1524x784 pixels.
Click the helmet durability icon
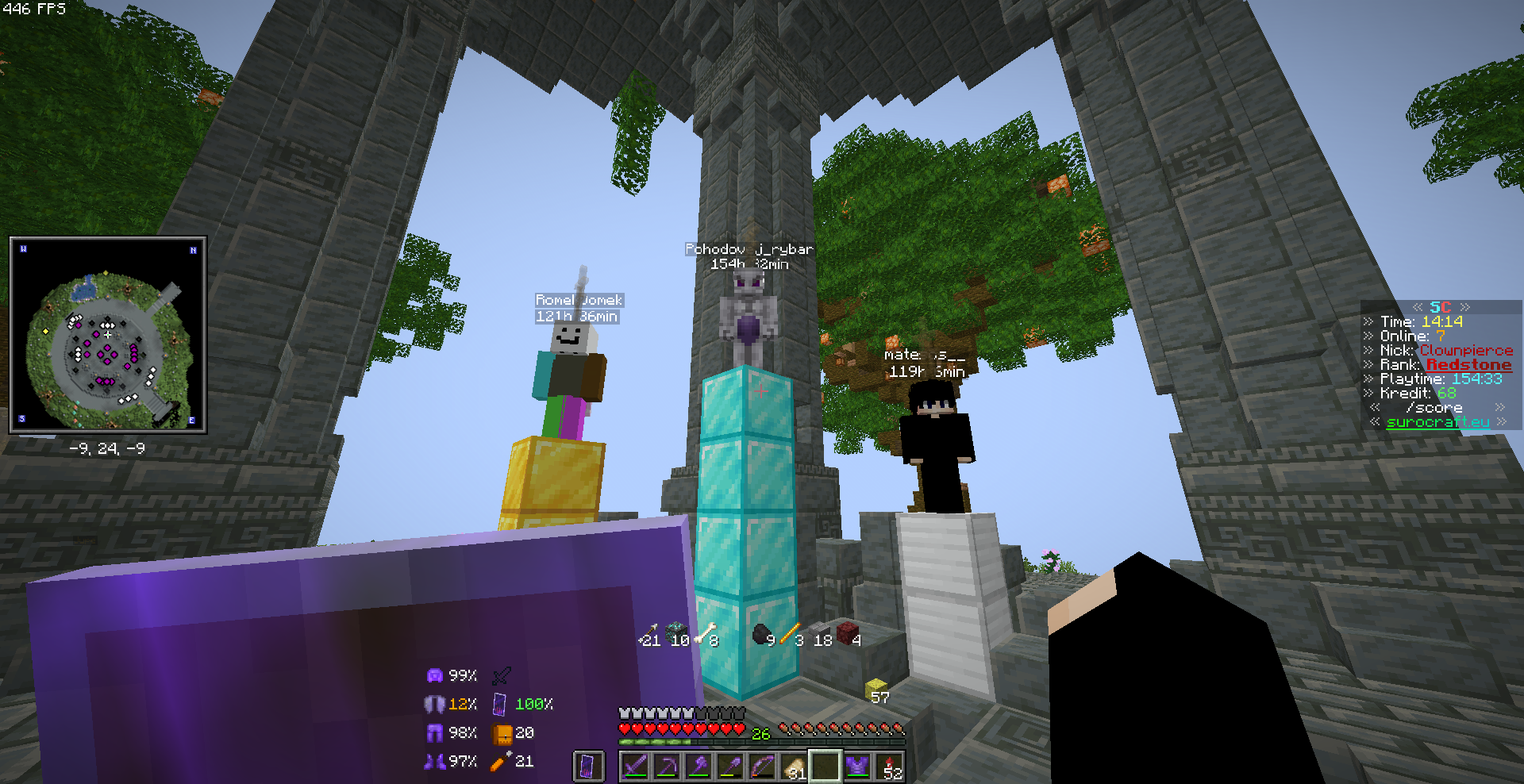[434, 675]
